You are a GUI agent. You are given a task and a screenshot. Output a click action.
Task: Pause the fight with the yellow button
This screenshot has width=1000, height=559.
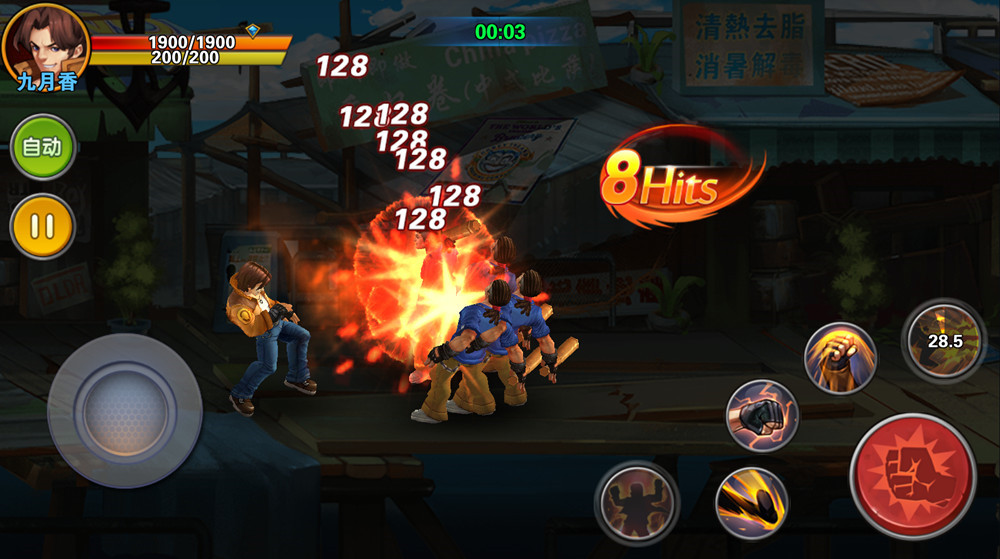pyautogui.click(x=43, y=226)
